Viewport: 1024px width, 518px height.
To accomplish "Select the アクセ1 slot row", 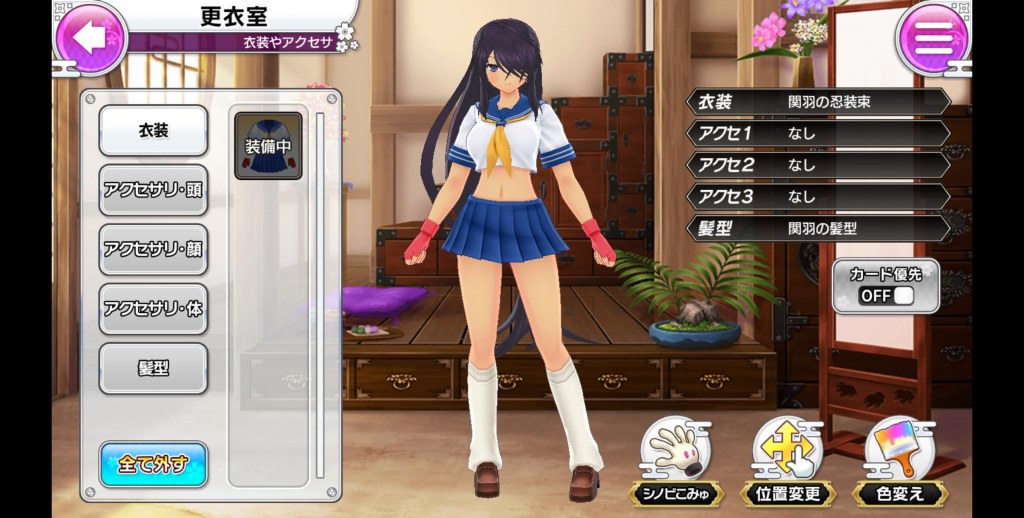I will (x=817, y=133).
